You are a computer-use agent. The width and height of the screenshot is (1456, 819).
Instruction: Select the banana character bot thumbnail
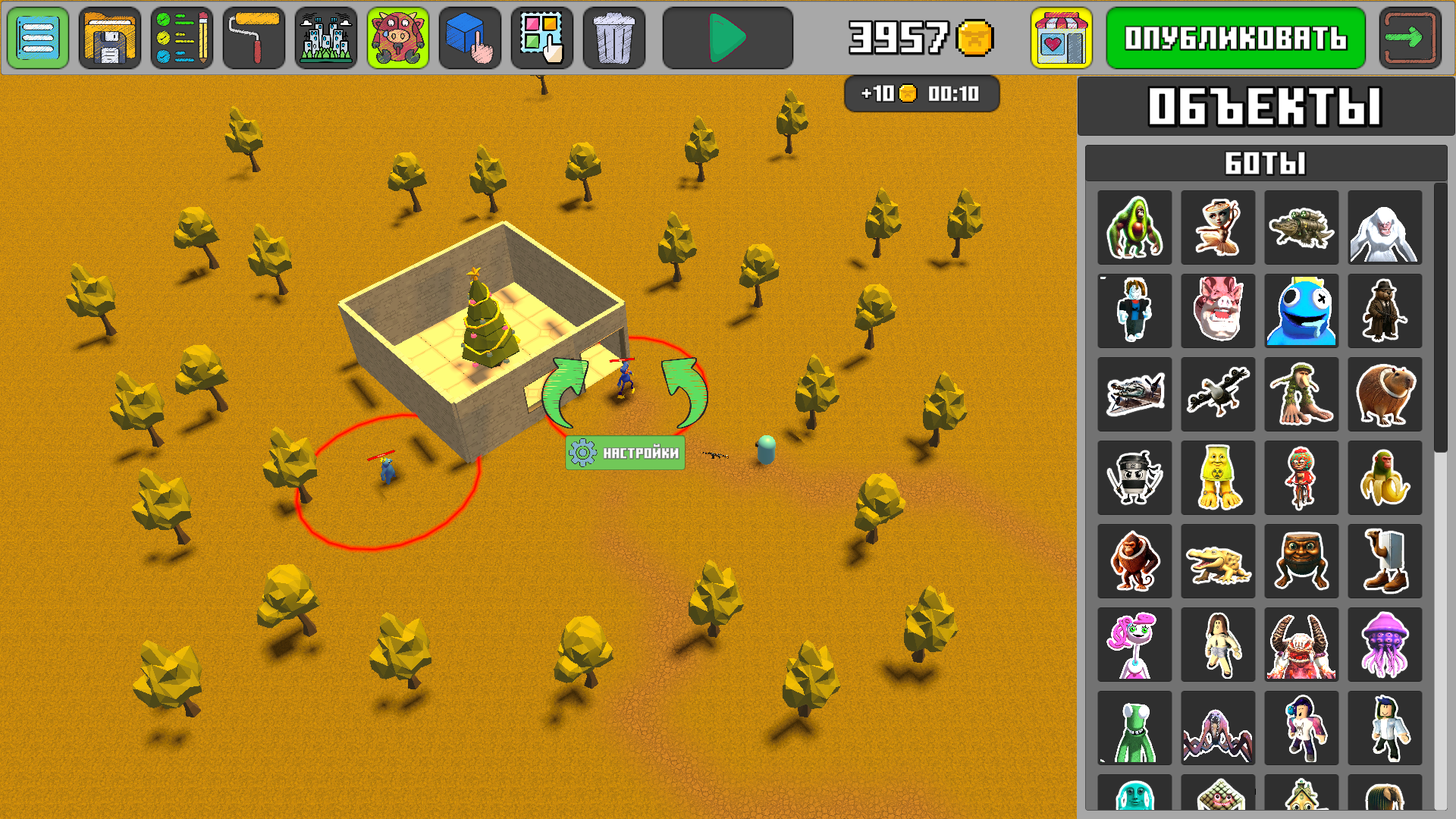1385,478
